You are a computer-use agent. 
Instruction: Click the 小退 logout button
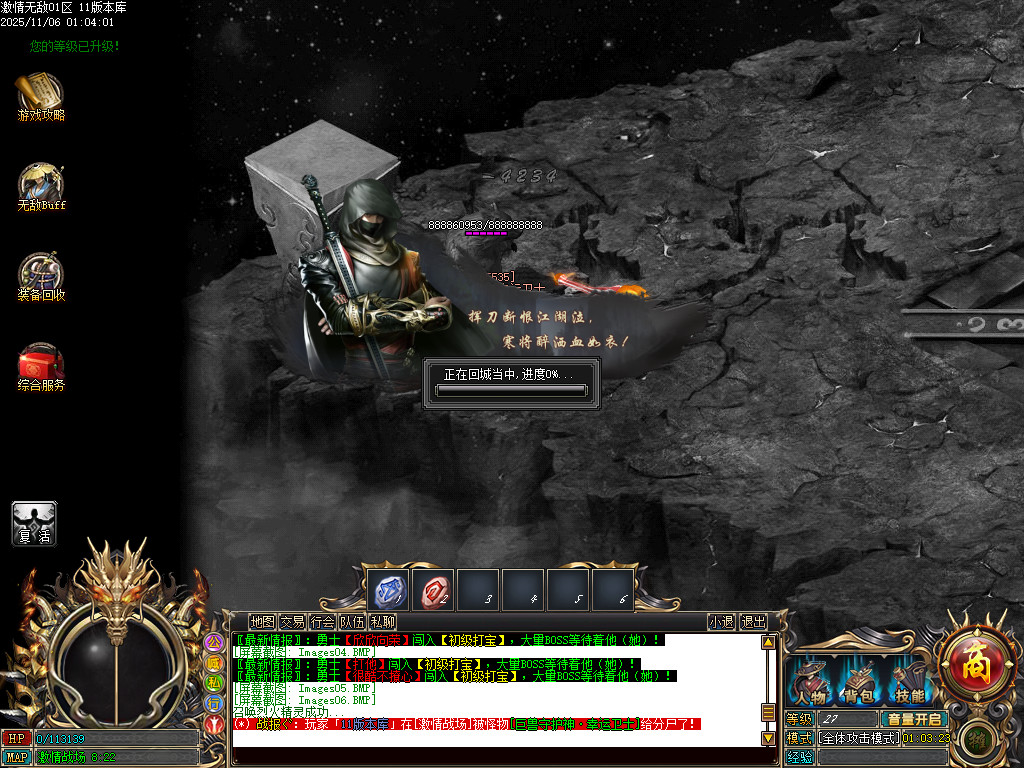(721, 622)
